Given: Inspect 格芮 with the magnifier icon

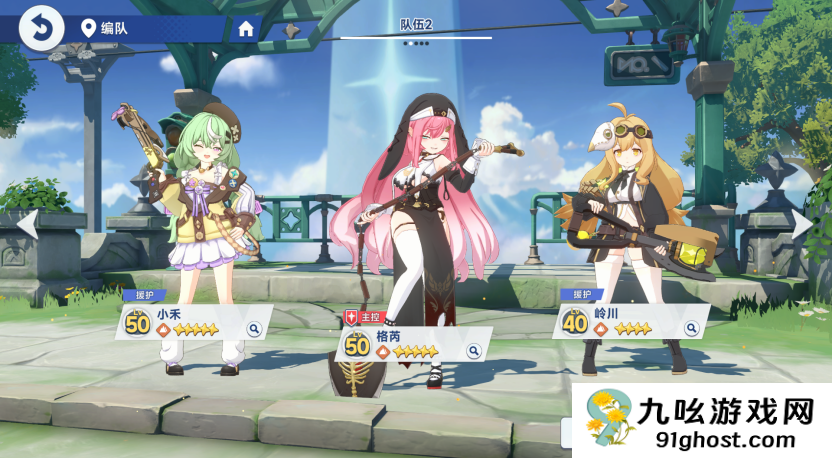Looking at the screenshot, I should coord(473,351).
